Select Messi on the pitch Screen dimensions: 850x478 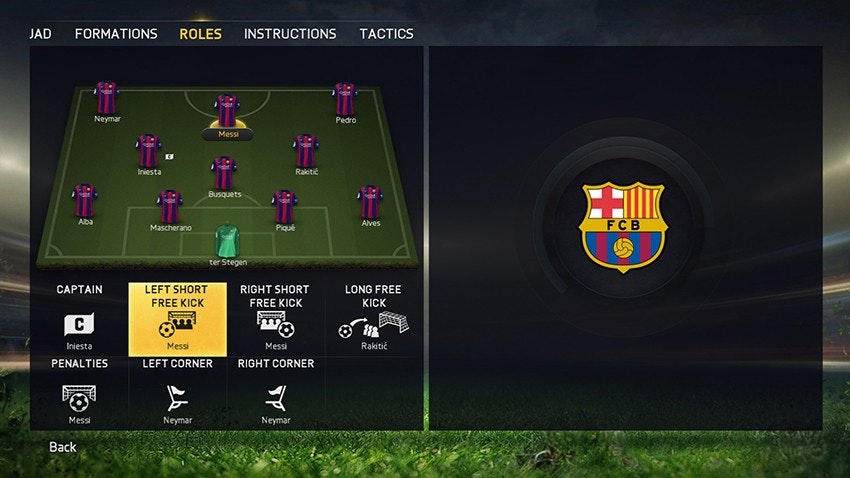point(228,111)
